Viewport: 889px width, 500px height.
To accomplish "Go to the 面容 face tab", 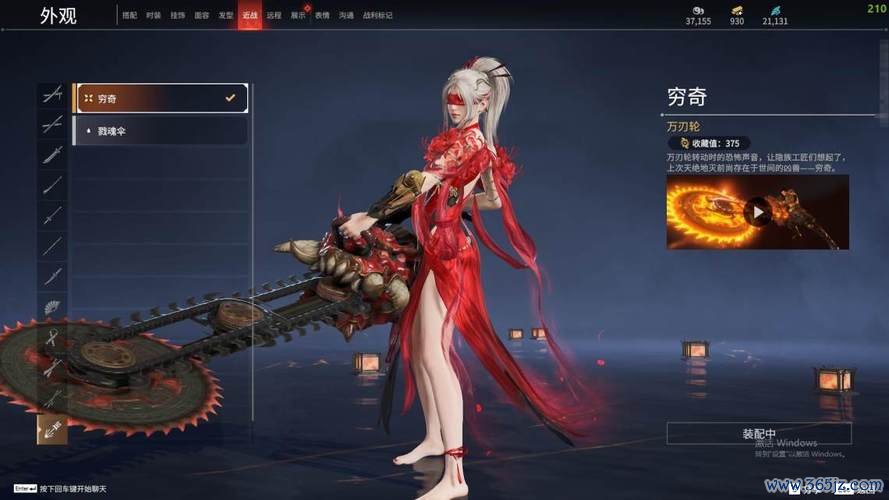I will [x=202, y=16].
